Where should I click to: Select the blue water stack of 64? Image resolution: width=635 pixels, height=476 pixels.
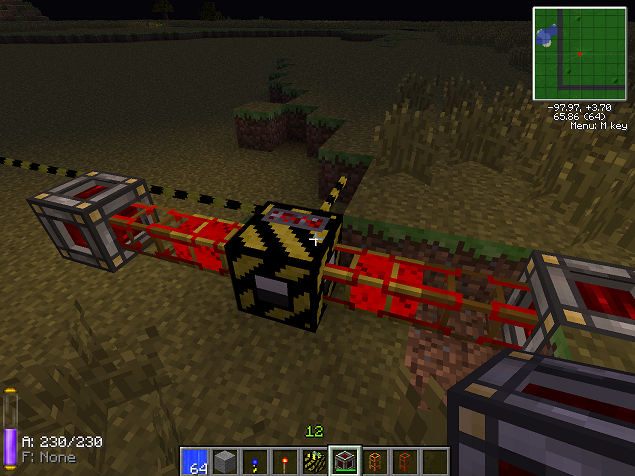[x=195, y=461]
